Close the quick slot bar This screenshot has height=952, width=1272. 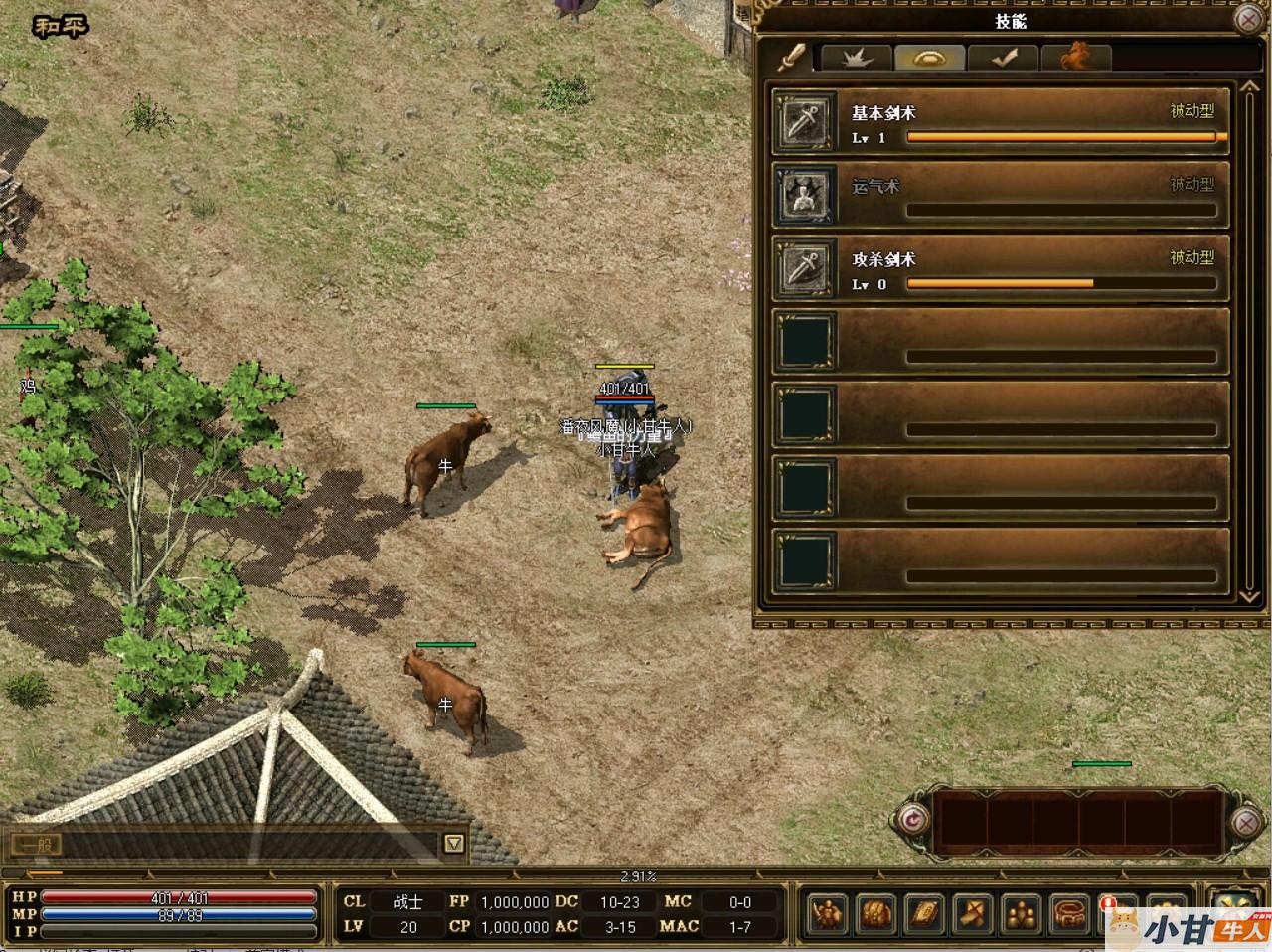pyautogui.click(x=1246, y=822)
